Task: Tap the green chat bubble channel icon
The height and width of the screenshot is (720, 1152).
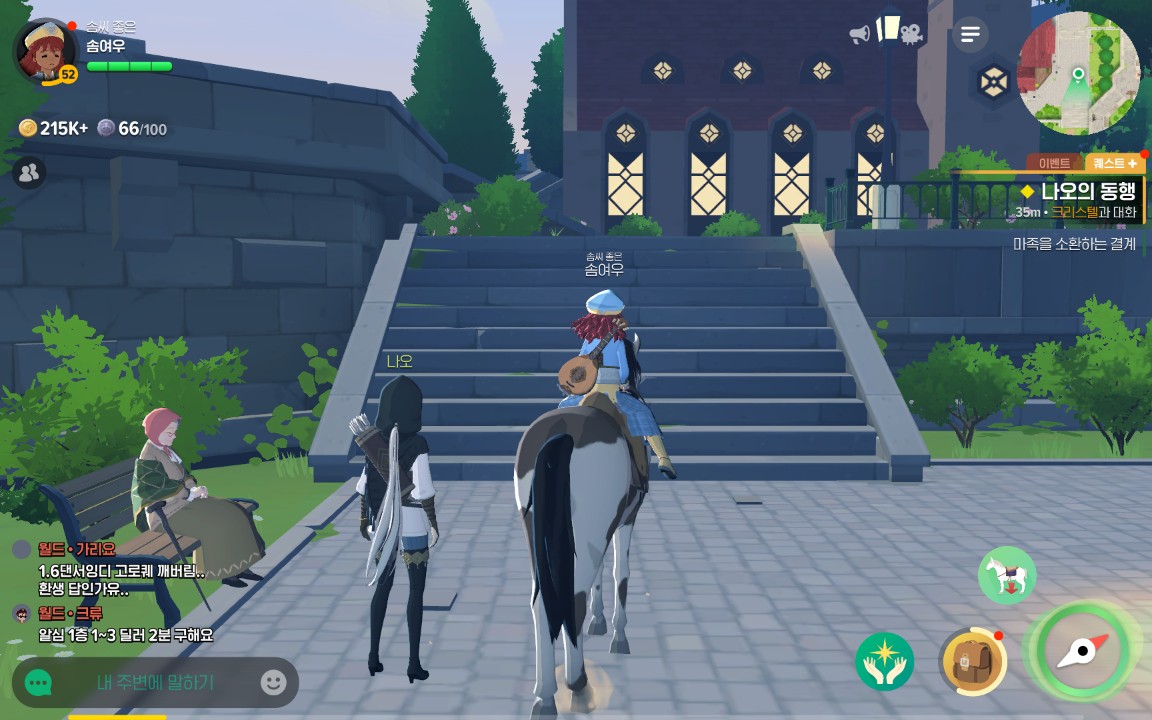Action: click(38, 683)
